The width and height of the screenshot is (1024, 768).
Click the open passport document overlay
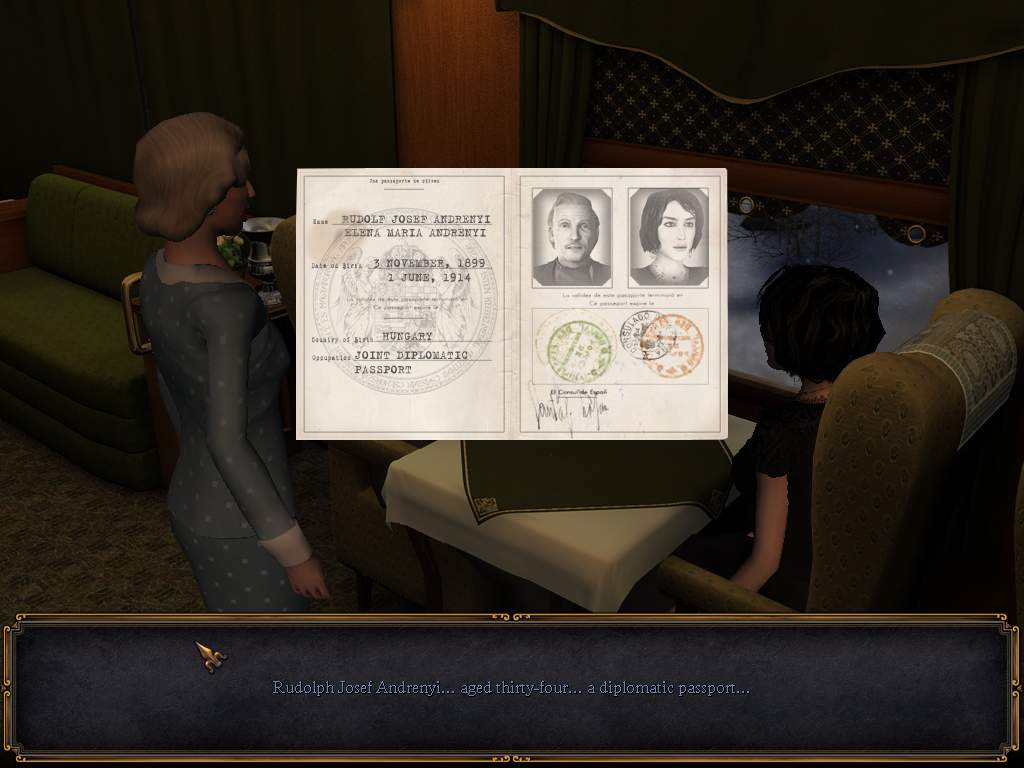pyautogui.click(x=511, y=304)
